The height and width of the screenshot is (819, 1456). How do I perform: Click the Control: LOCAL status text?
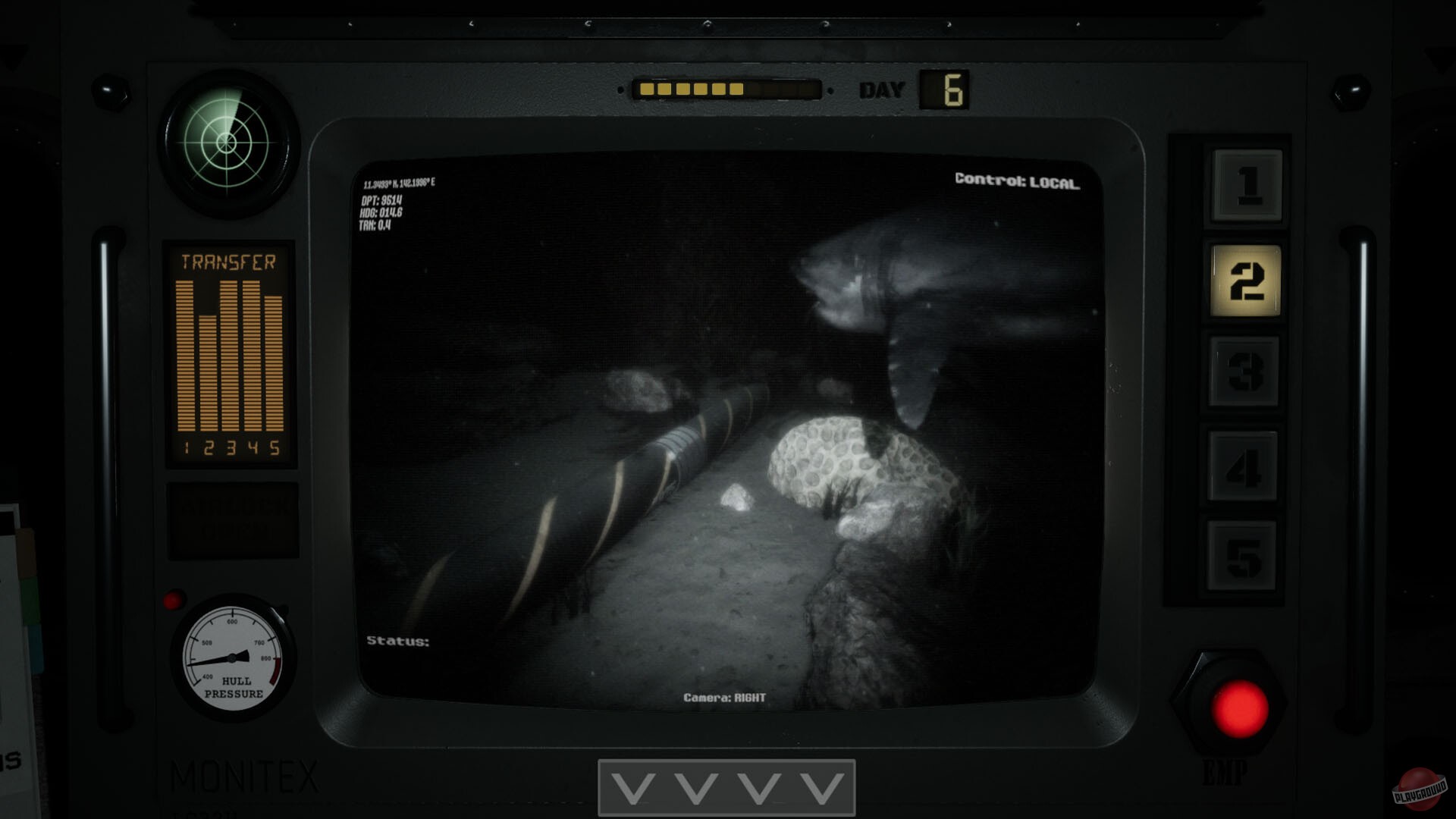(1019, 180)
